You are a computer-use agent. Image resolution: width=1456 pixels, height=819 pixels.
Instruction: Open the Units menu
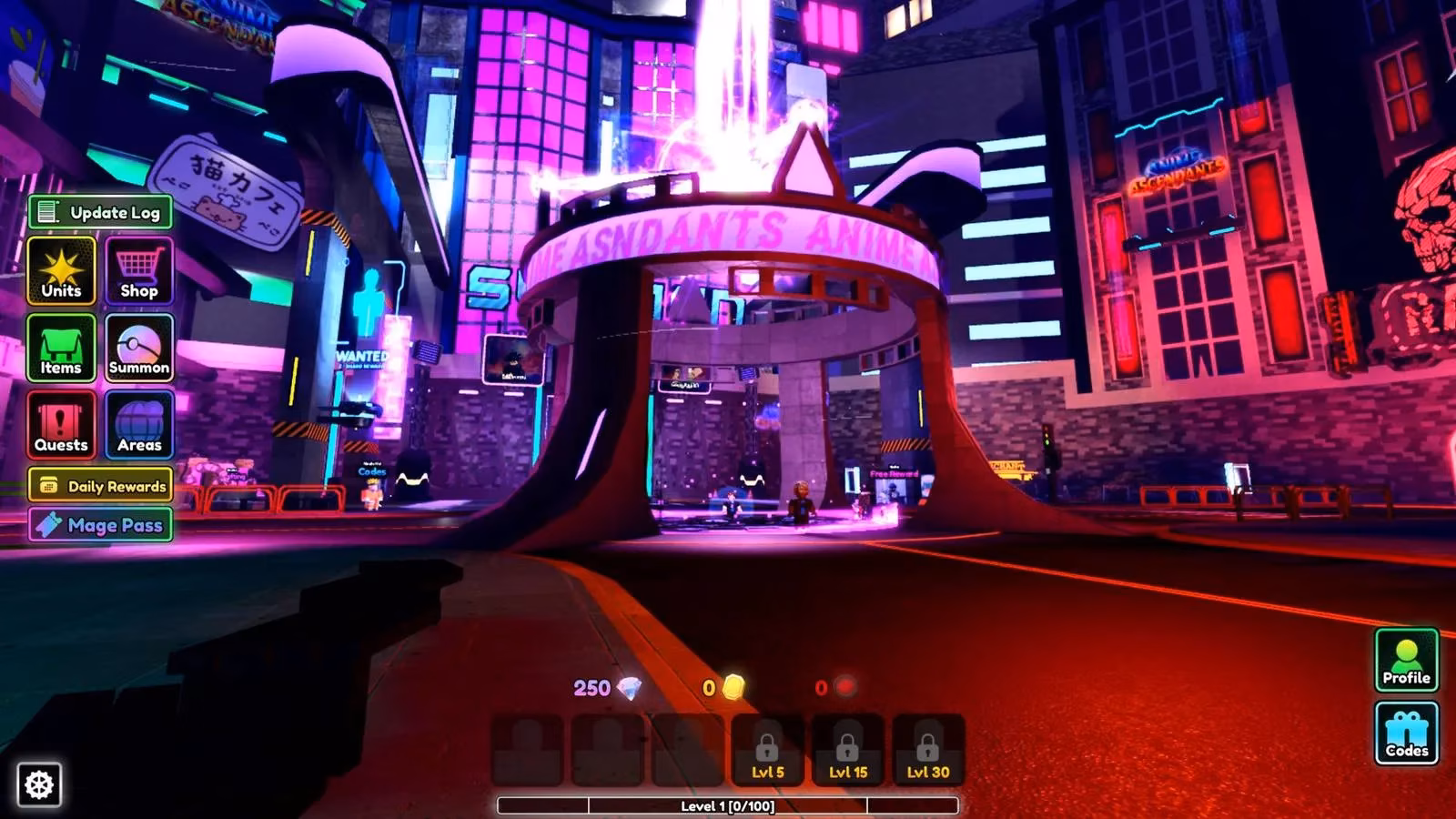point(61,272)
